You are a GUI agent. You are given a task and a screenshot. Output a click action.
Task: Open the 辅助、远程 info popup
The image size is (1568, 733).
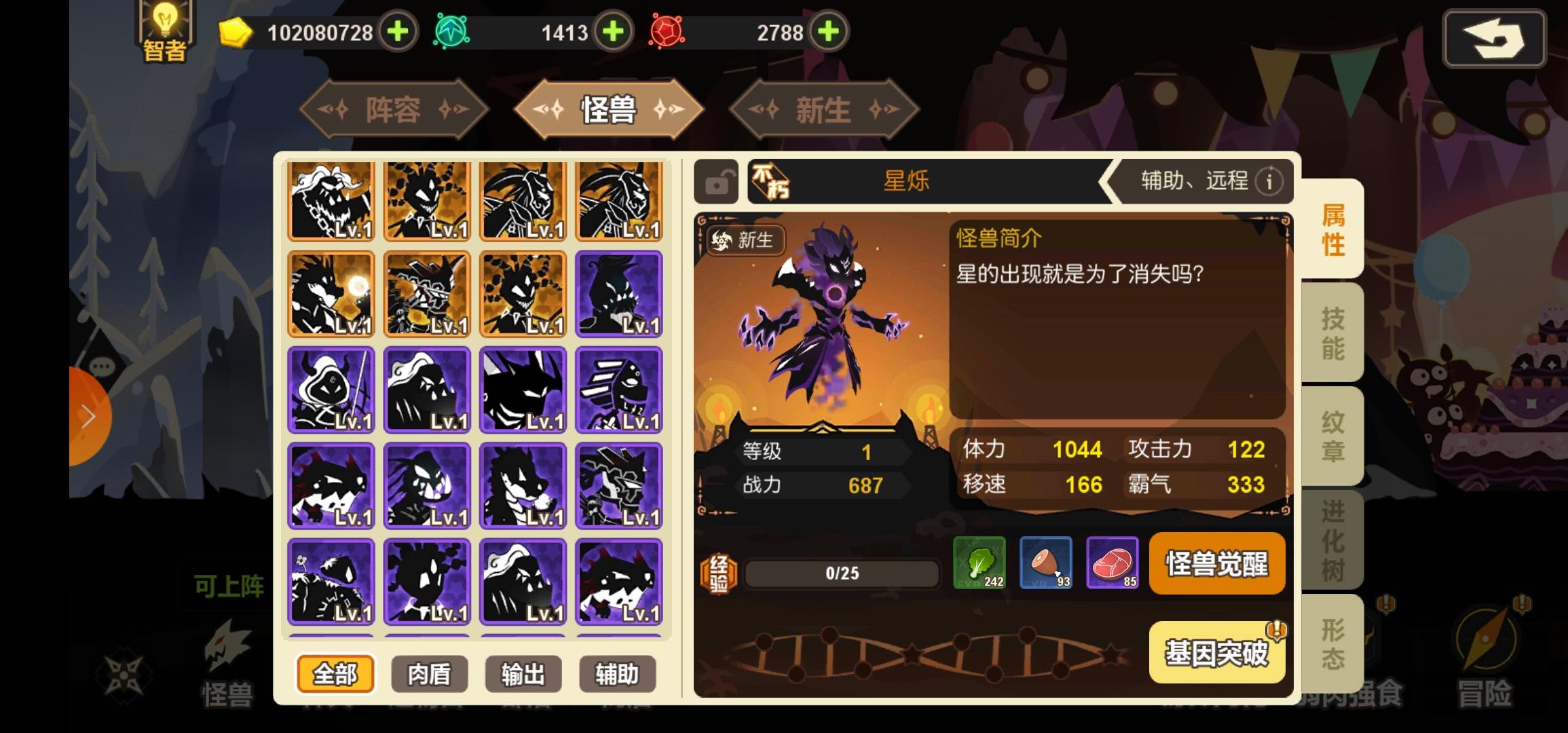click(x=1268, y=181)
